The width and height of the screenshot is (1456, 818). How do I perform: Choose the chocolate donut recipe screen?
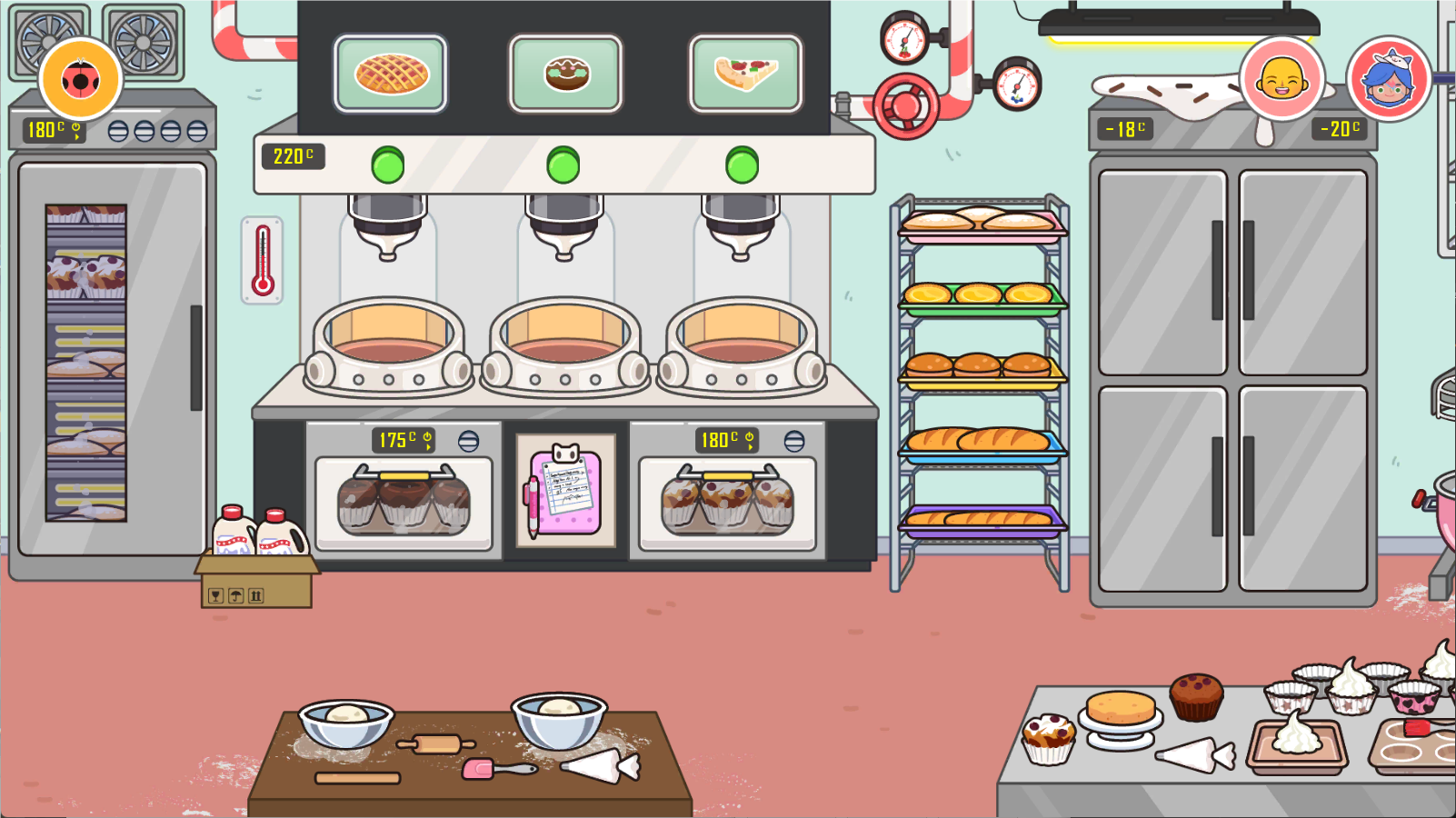tap(566, 74)
